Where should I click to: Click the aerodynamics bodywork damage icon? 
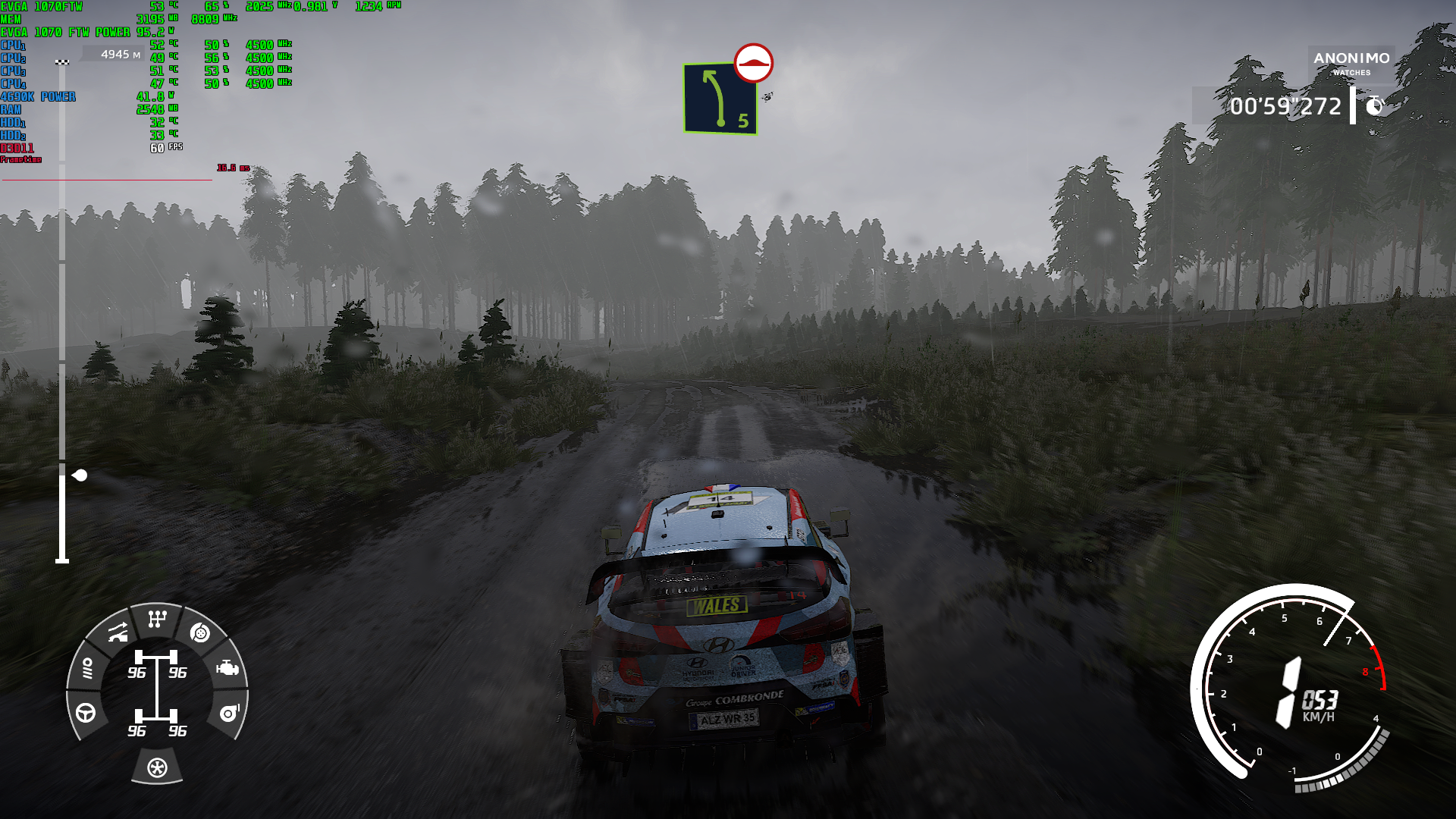(x=118, y=632)
